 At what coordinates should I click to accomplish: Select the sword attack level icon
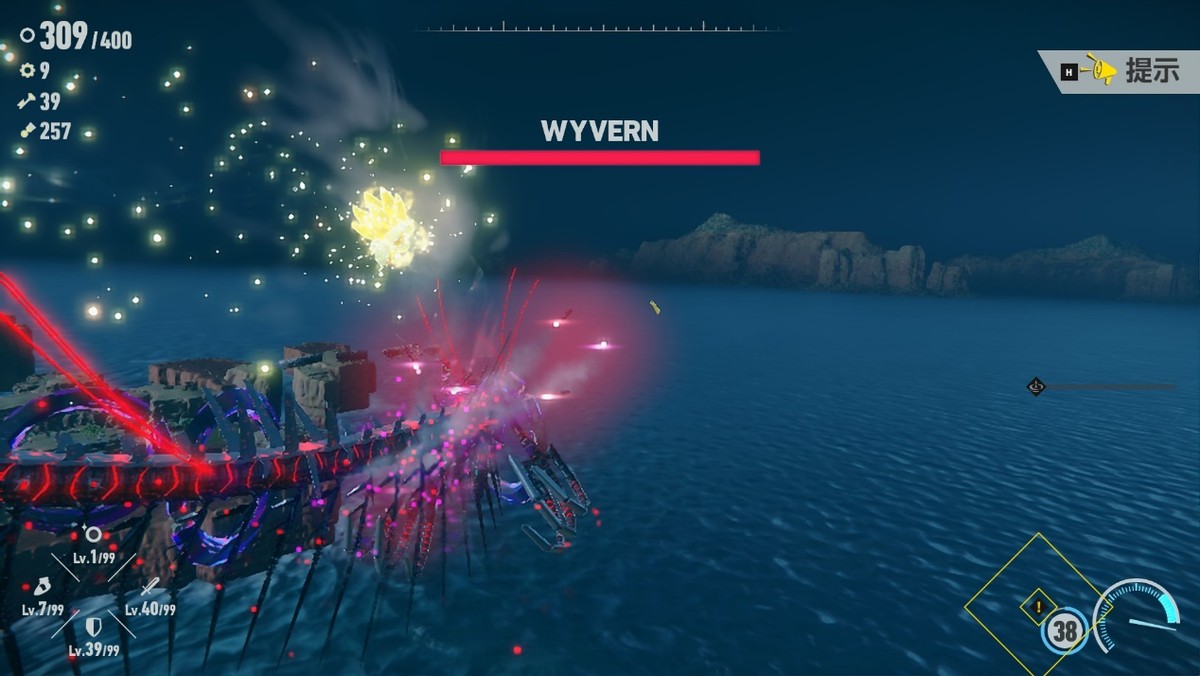click(x=150, y=587)
